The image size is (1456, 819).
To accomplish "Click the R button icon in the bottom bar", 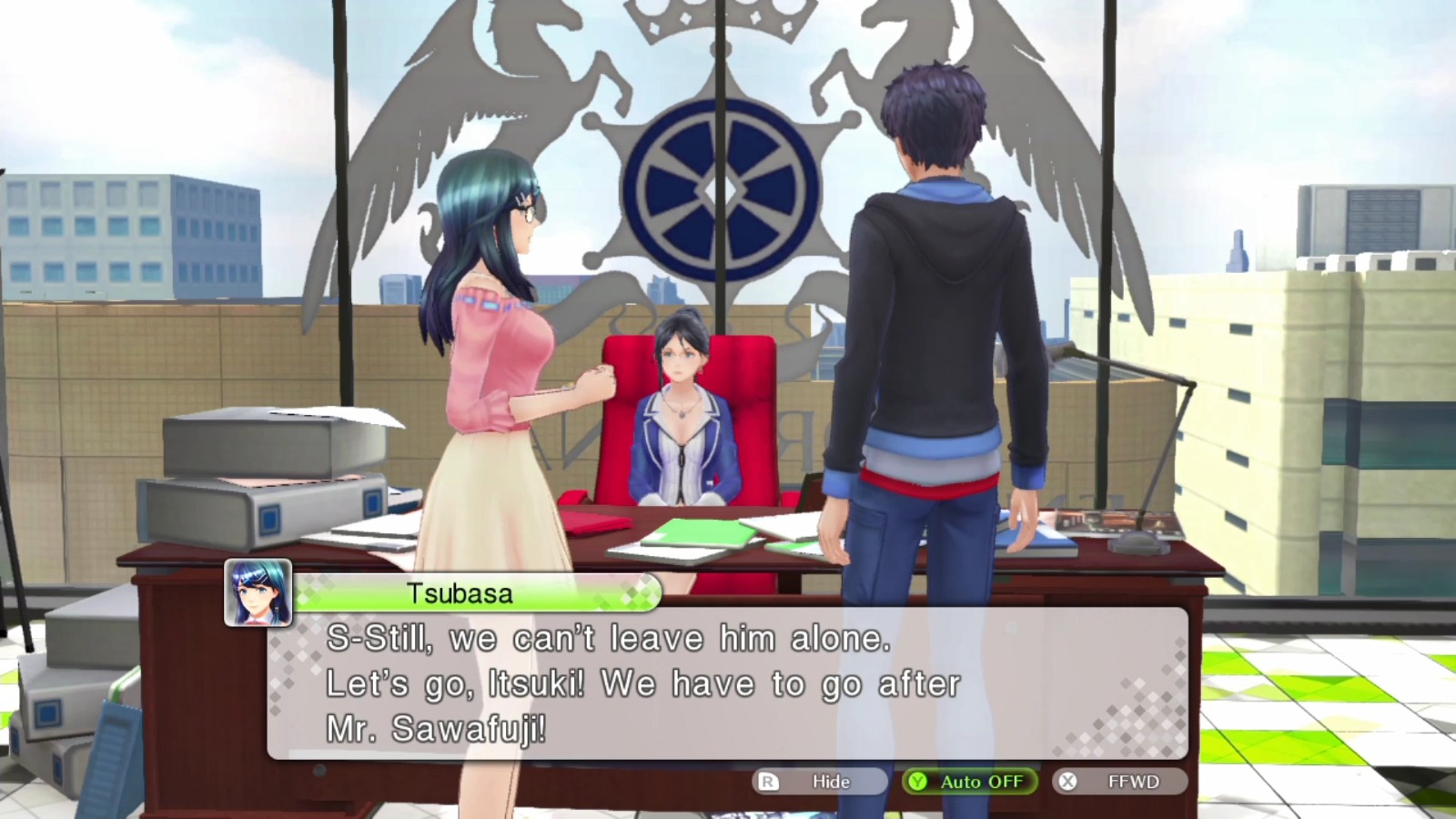I will pyautogui.click(x=766, y=781).
